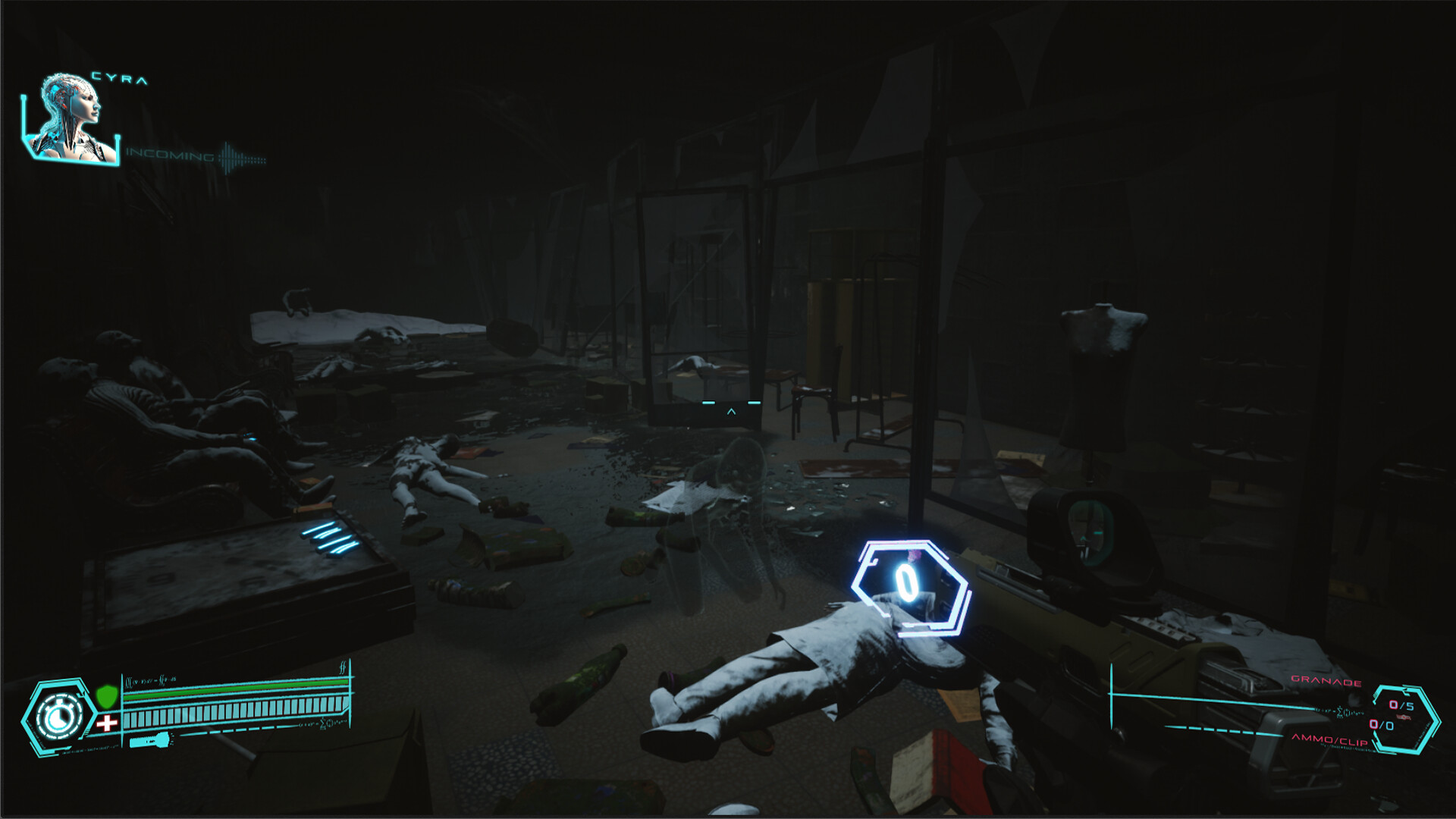Select the GRANADE label in the weapon HUD
The image size is (1456, 819).
coord(1326,682)
